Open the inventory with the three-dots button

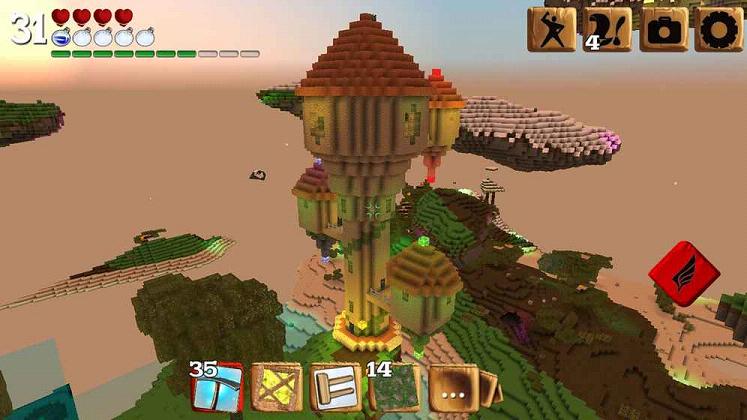(x=453, y=388)
